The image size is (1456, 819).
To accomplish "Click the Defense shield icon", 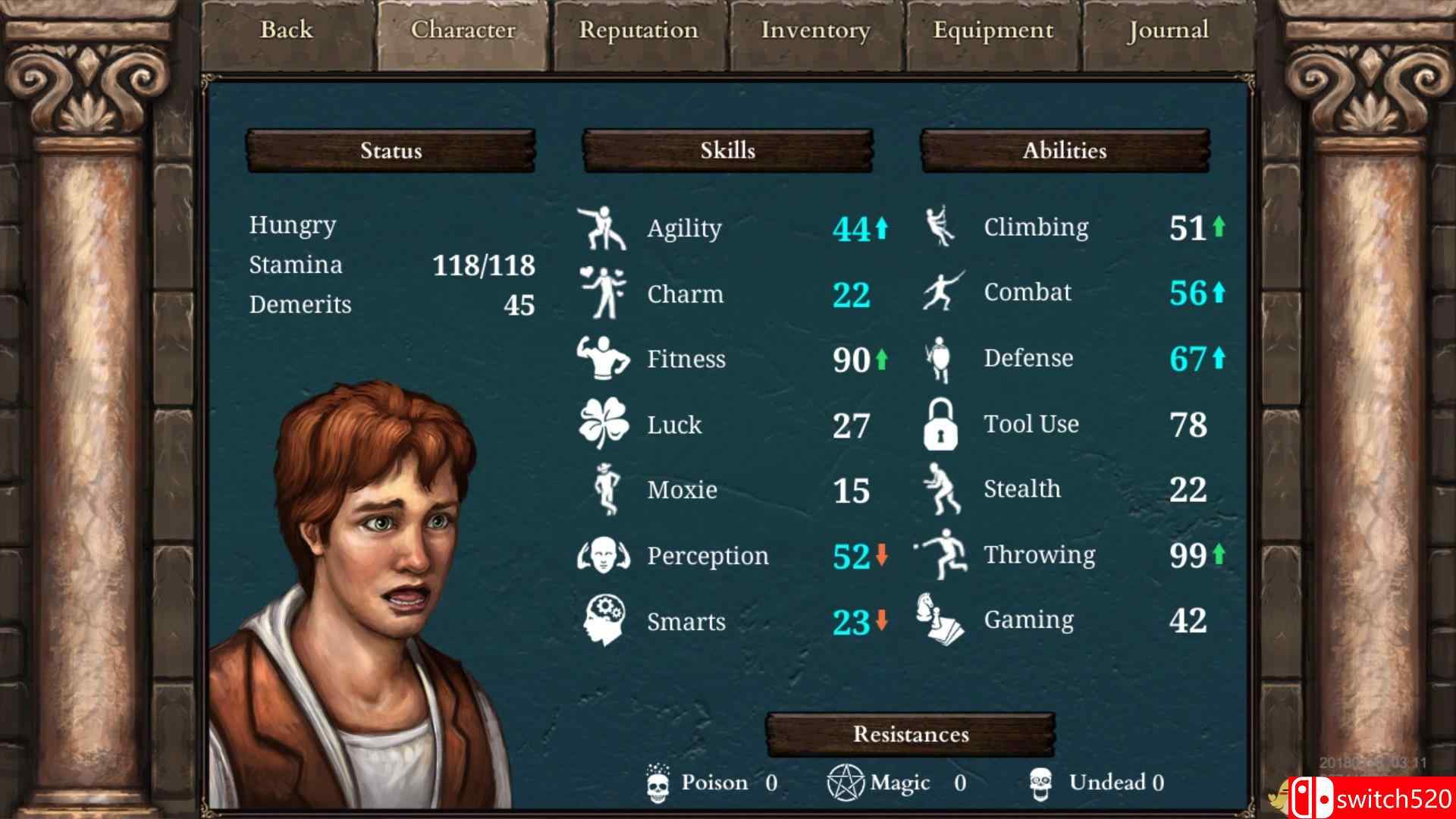I will 940,358.
